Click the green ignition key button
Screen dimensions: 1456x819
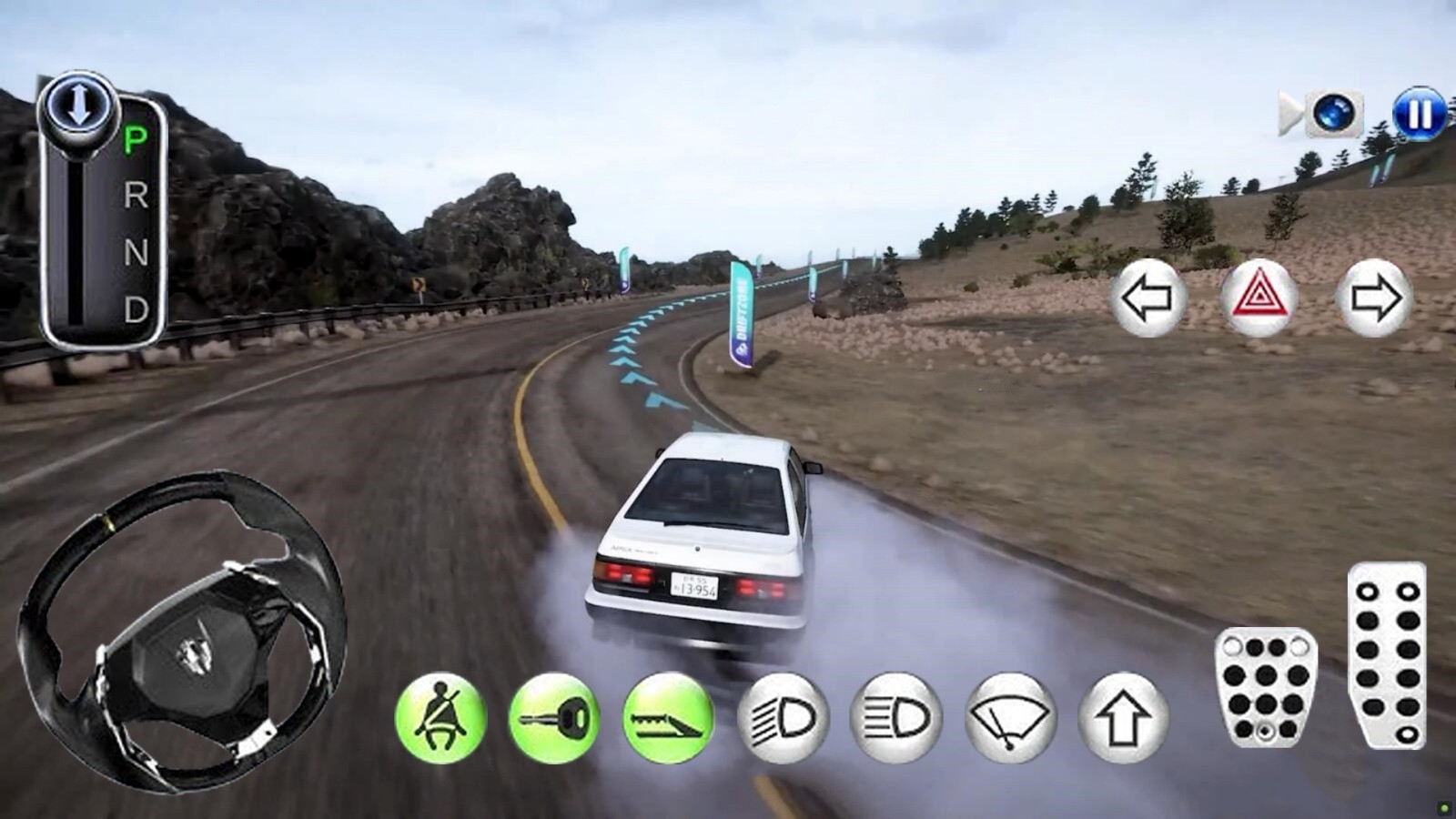[554, 718]
